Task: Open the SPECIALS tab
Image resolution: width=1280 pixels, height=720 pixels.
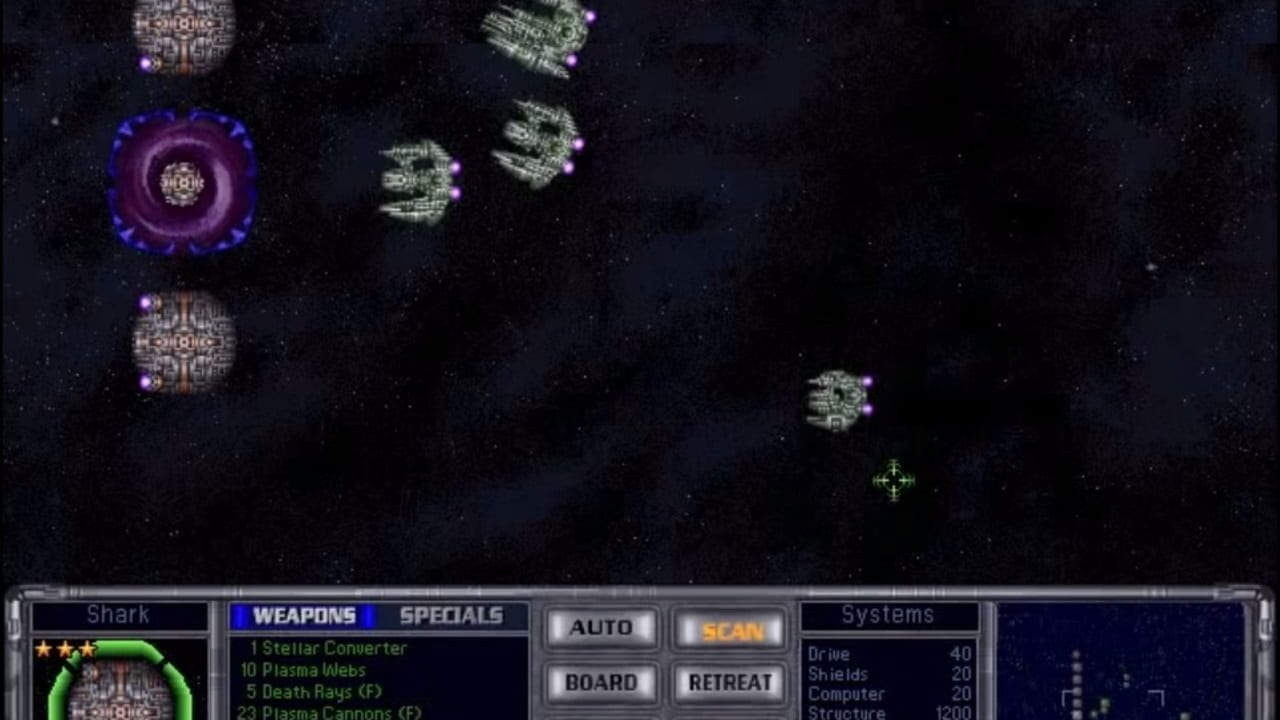Action: pyautogui.click(x=451, y=616)
